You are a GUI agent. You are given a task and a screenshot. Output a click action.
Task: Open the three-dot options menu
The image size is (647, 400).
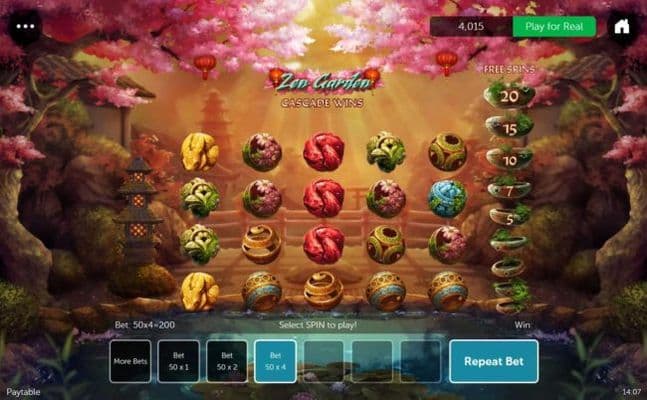[25, 26]
